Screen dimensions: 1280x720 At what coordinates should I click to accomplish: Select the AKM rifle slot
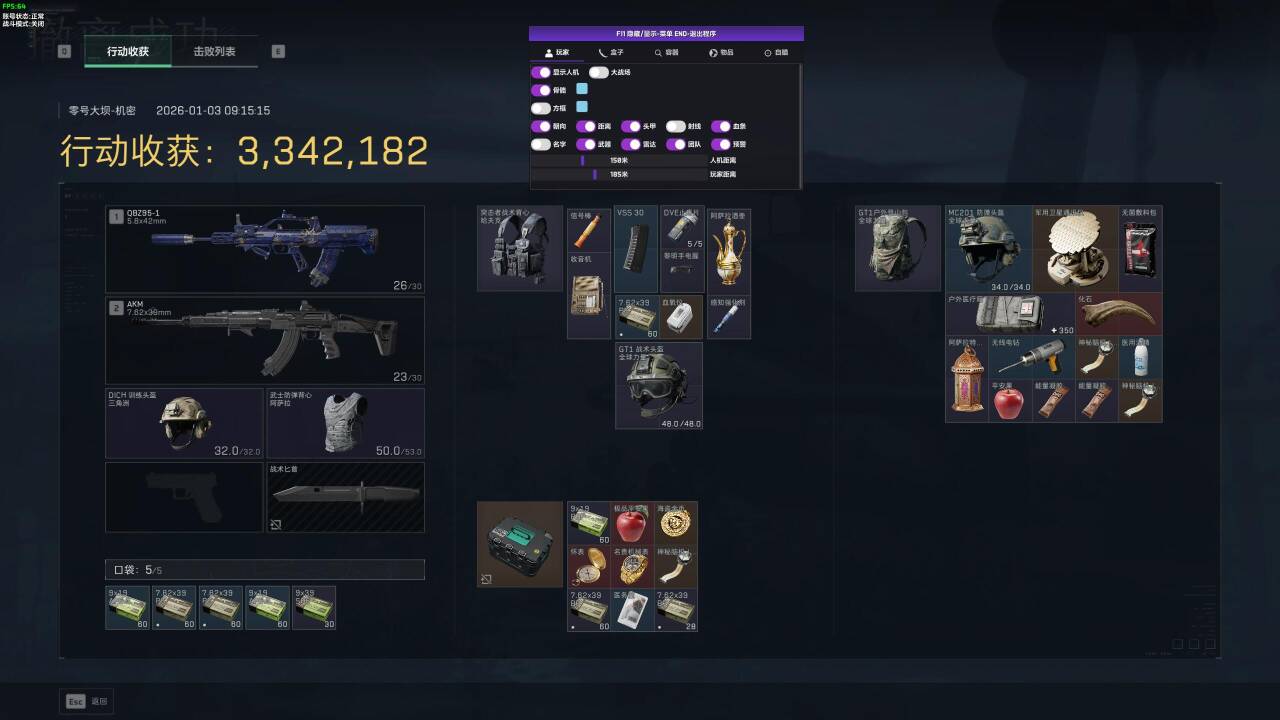(265, 341)
